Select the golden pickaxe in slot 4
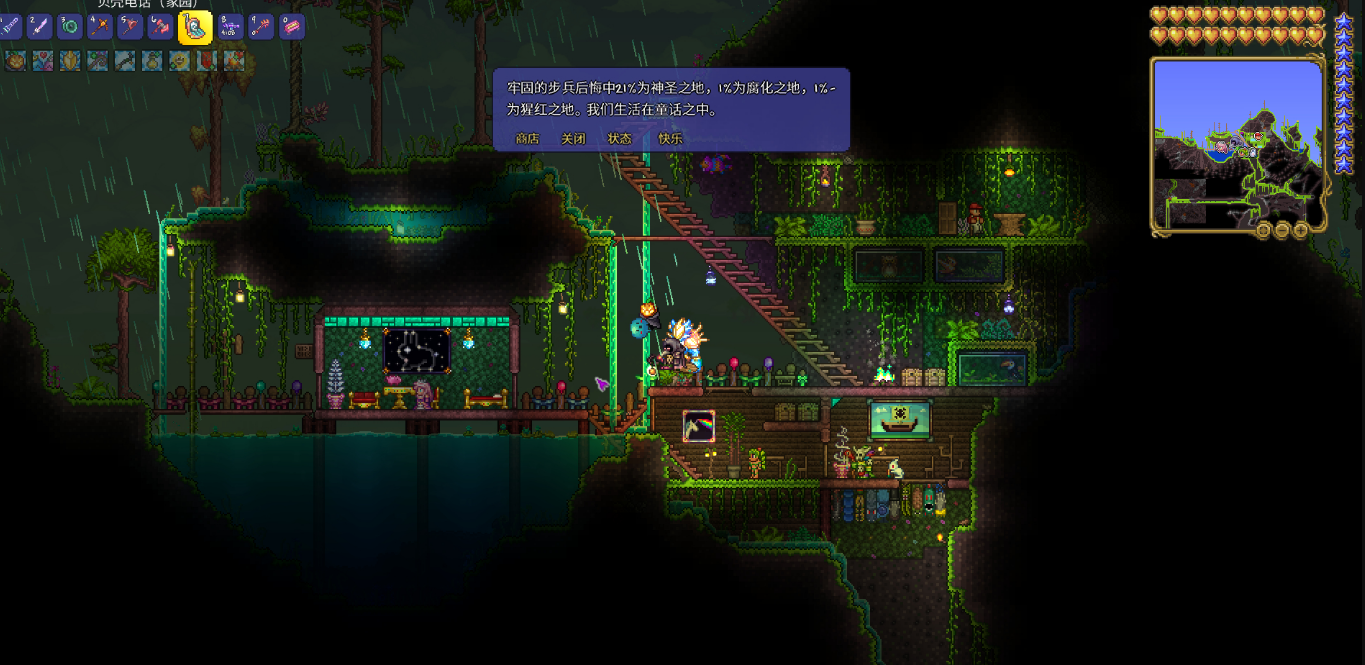Viewport: 1365px width, 665px height. pyautogui.click(x=99, y=26)
